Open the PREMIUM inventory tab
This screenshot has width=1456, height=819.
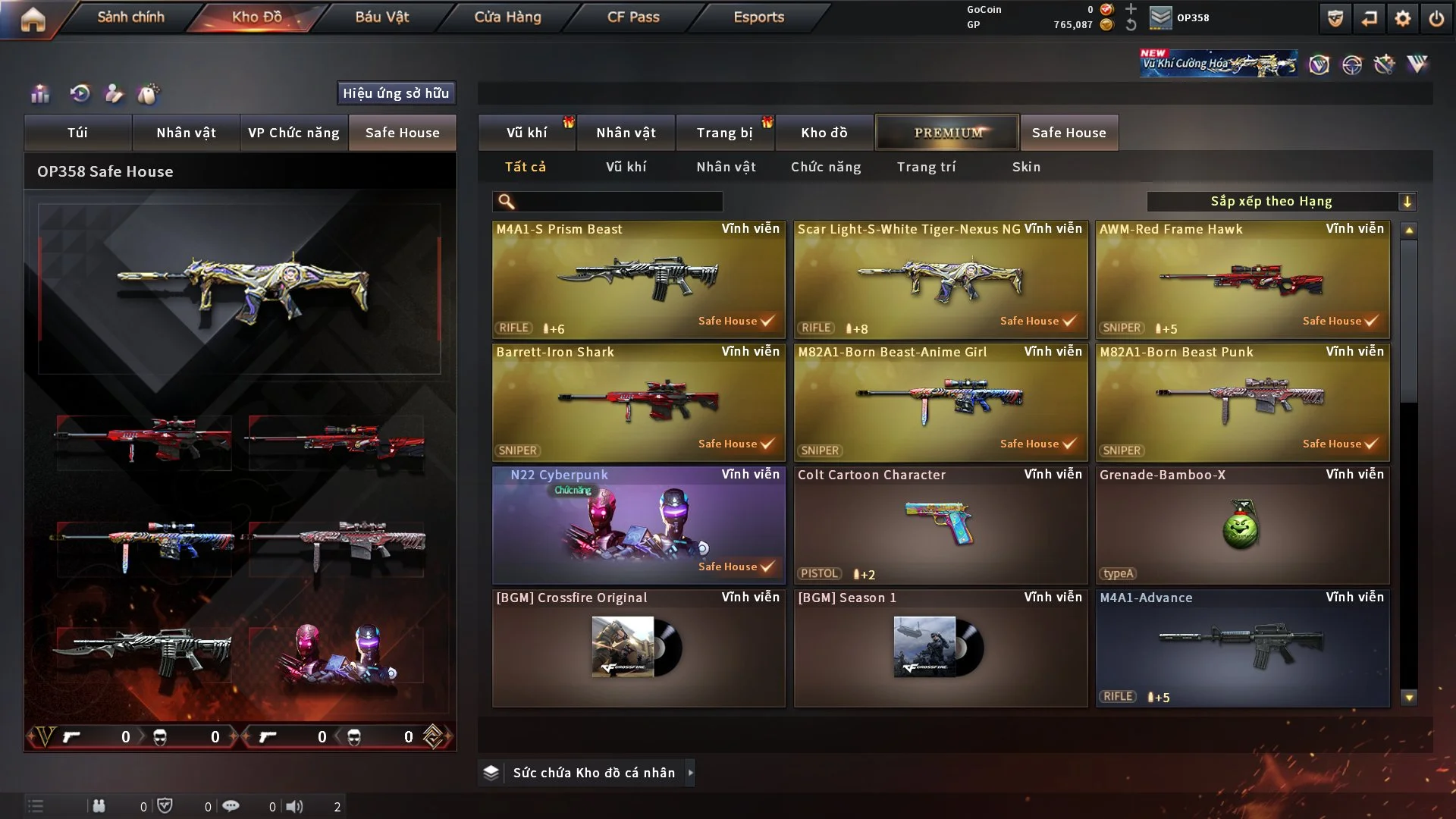tap(947, 133)
